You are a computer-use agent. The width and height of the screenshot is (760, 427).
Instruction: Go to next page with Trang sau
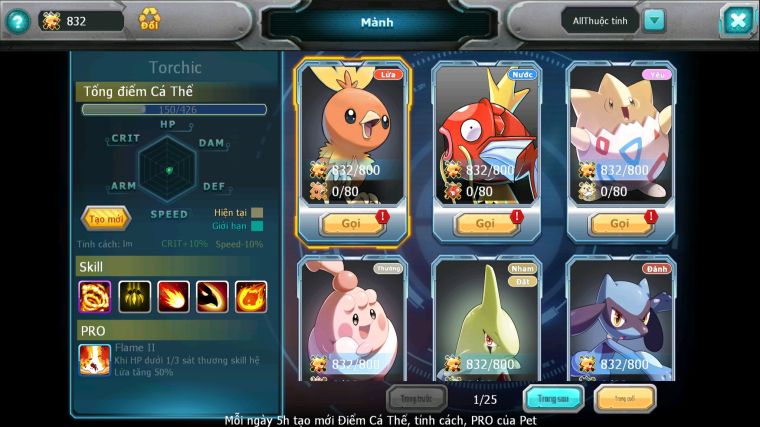tap(554, 399)
